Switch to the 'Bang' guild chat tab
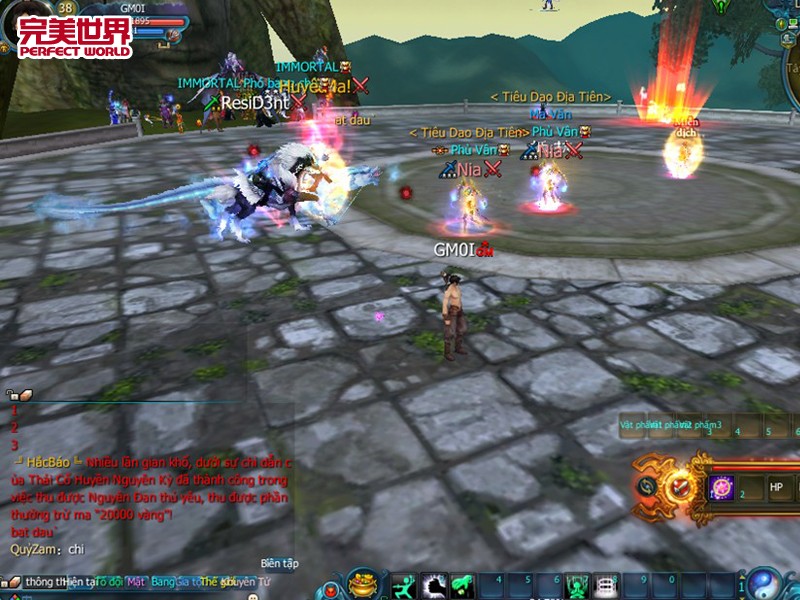The height and width of the screenshot is (600, 800). click(x=163, y=581)
